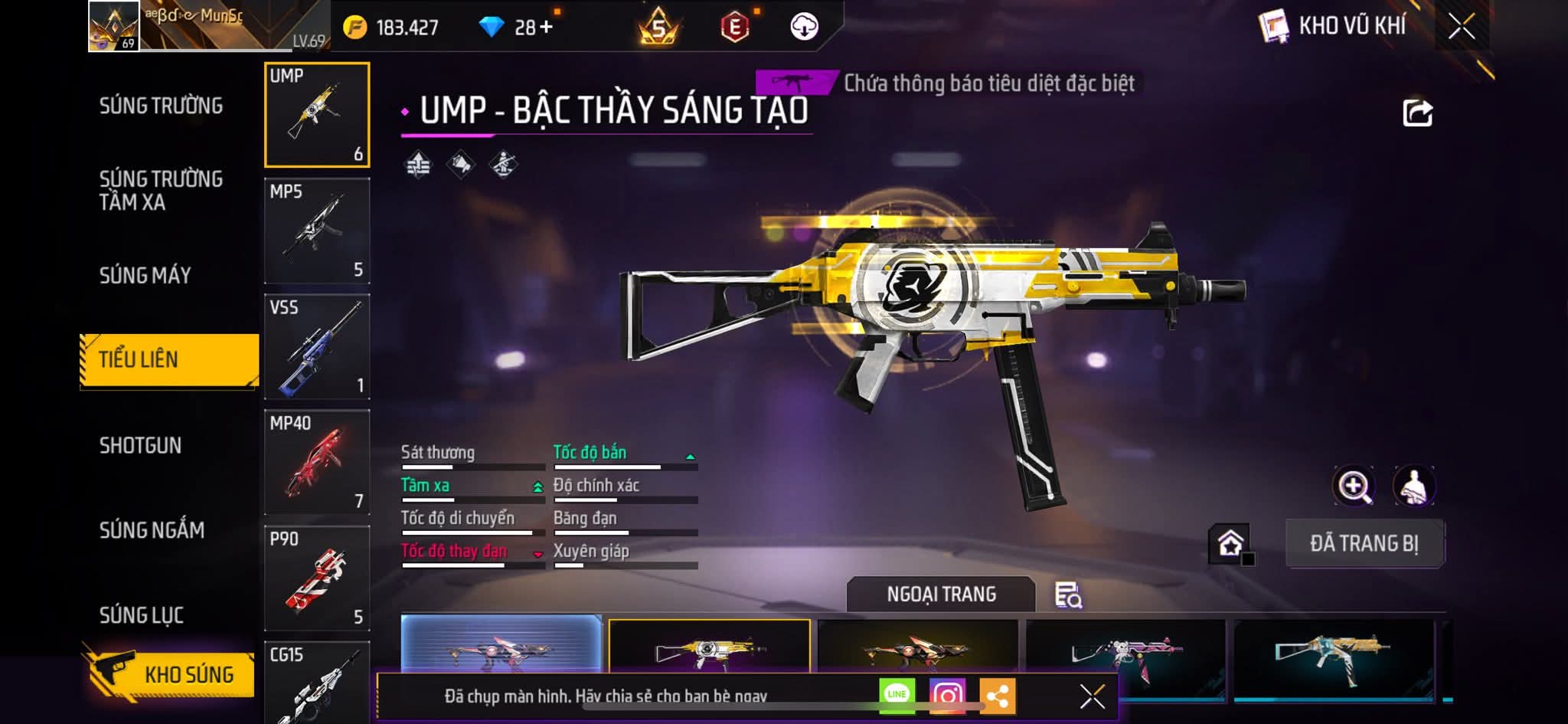Screen dimensions: 1568x724
Task: Open the Ngoại Trang tab
Action: (x=941, y=595)
